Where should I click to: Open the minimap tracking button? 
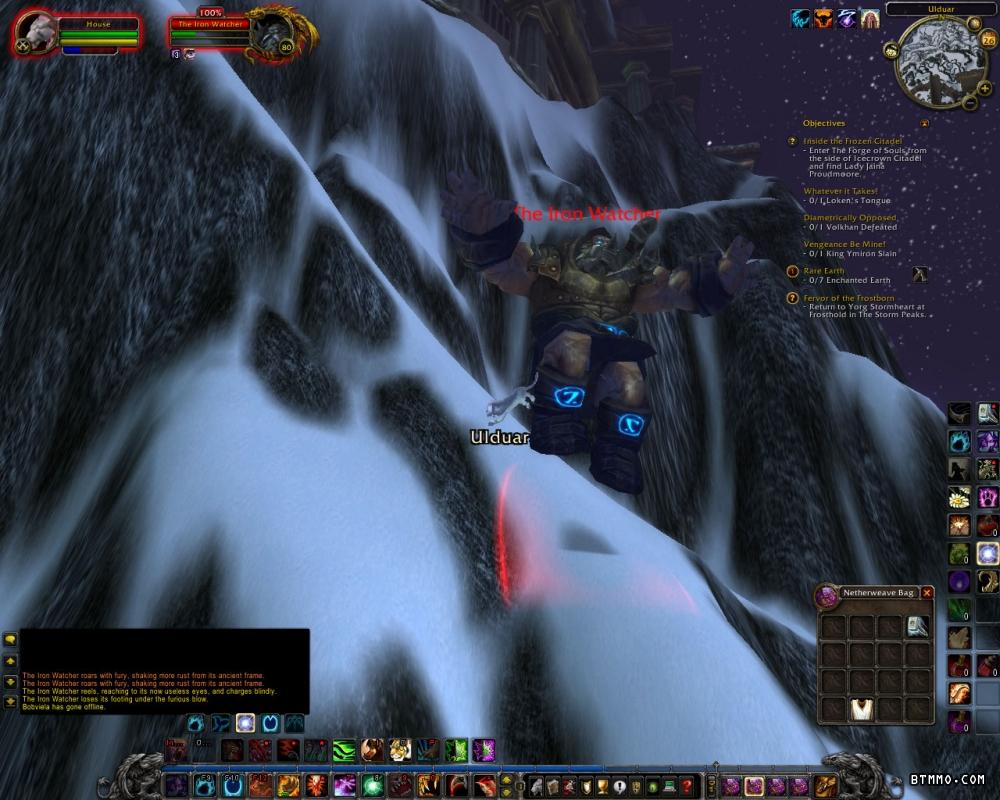pyautogui.click(x=891, y=50)
